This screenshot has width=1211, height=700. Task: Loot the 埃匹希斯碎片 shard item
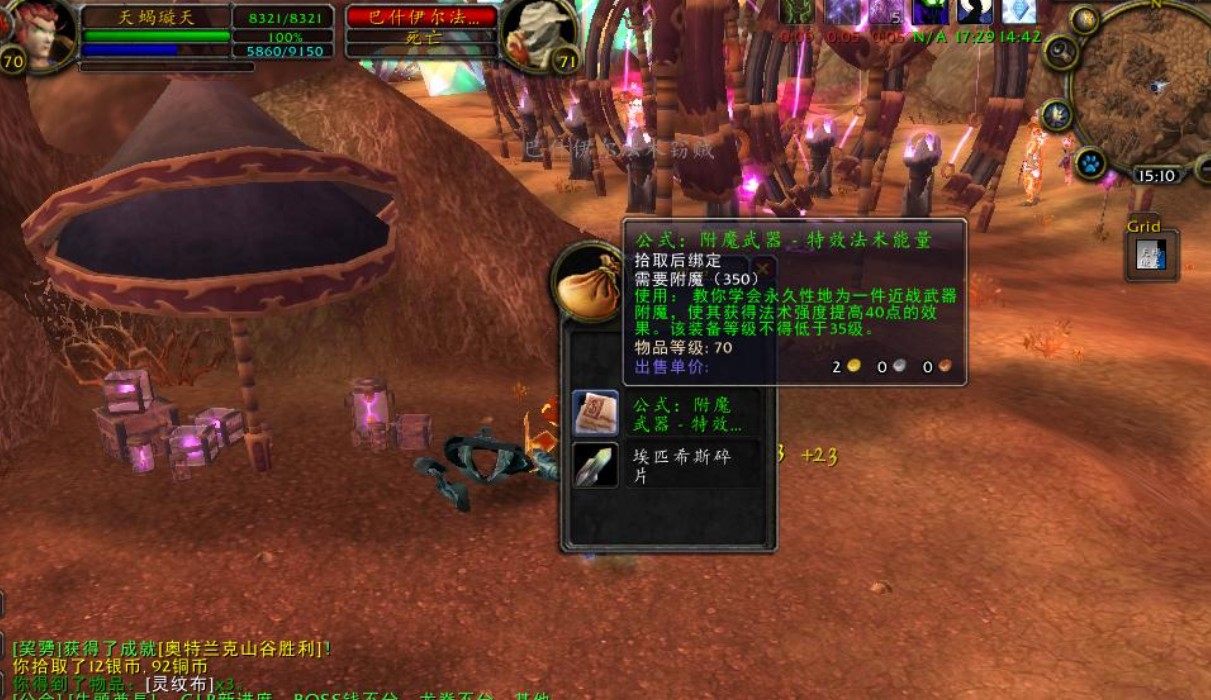tap(595, 466)
